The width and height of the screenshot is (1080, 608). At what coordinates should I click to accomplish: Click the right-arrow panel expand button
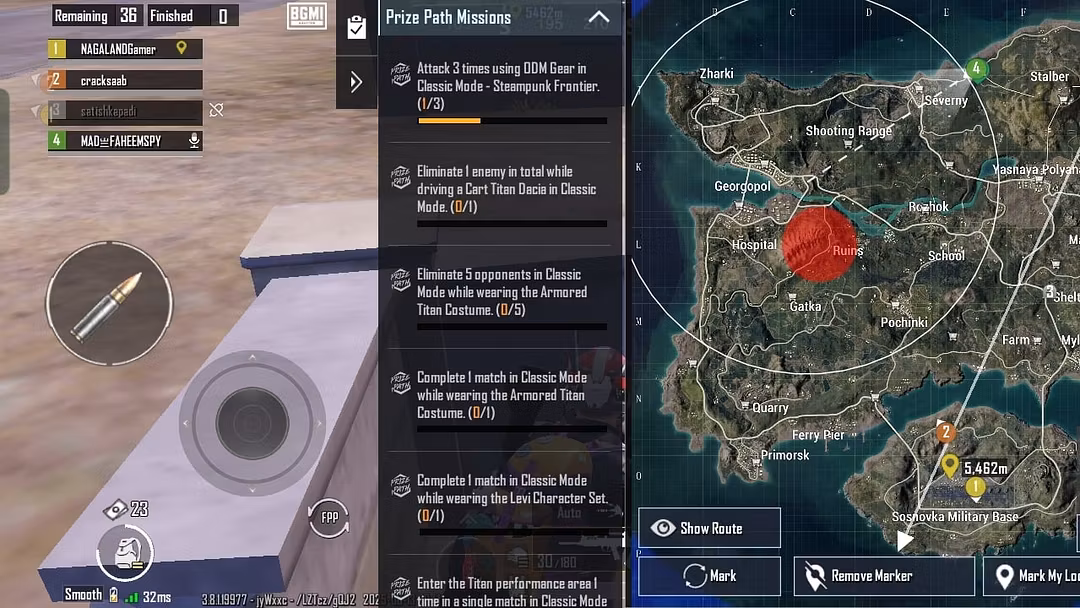(x=356, y=82)
